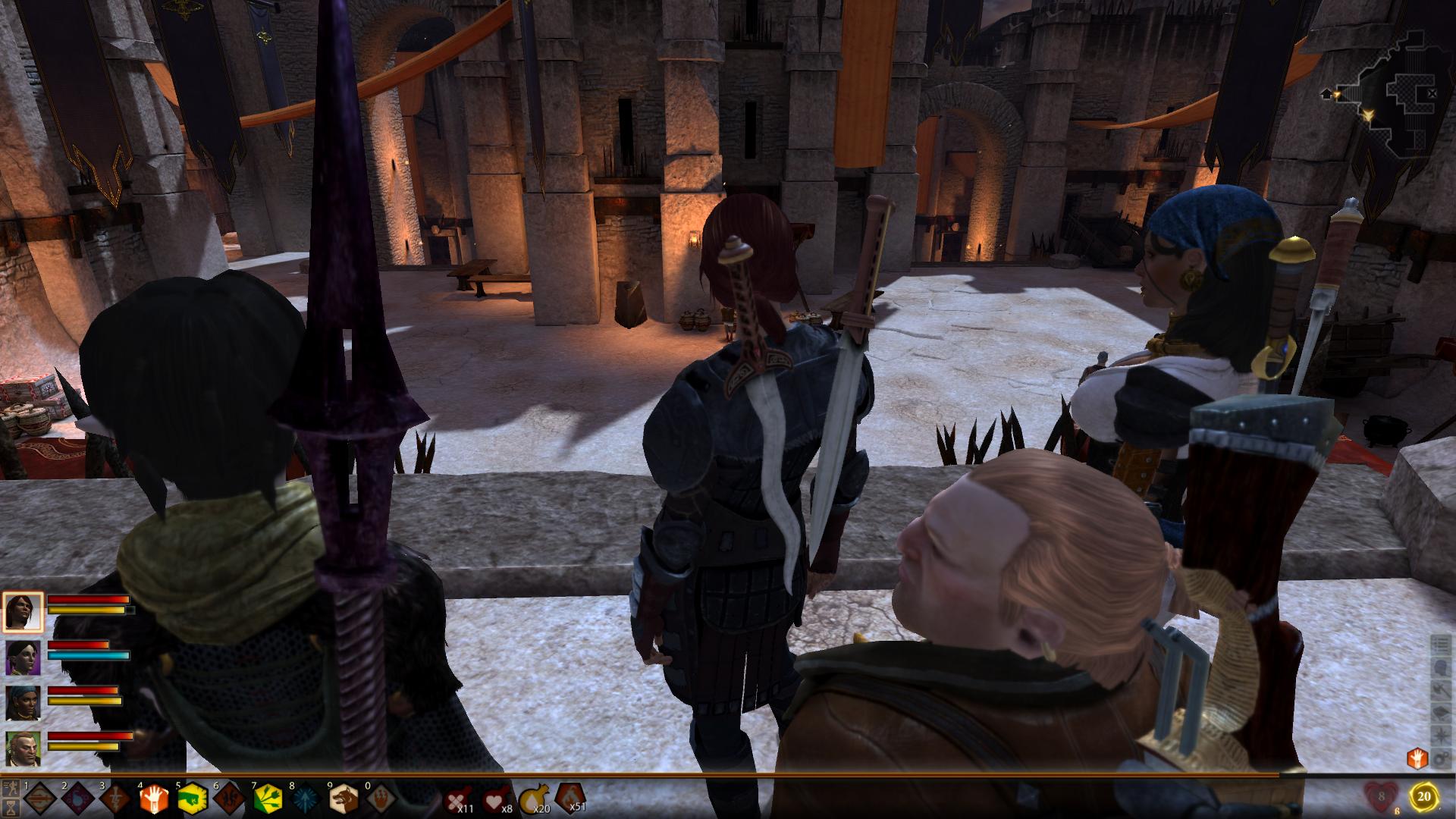Open the journal list button
Screen dimensions: 1456x819
pyautogui.click(x=1440, y=645)
